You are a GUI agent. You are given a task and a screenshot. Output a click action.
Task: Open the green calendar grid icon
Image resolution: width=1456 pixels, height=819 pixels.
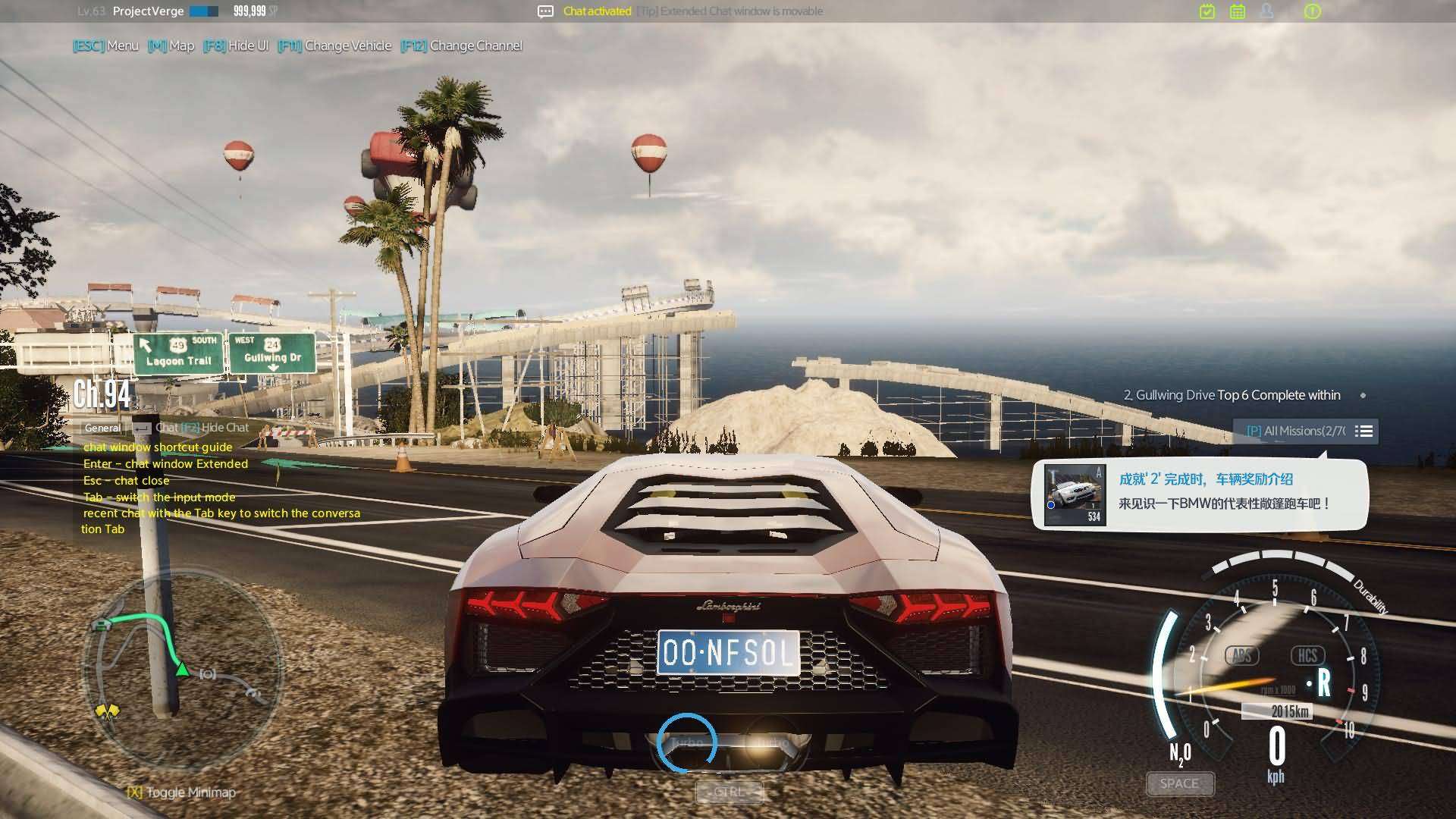pos(1238,11)
